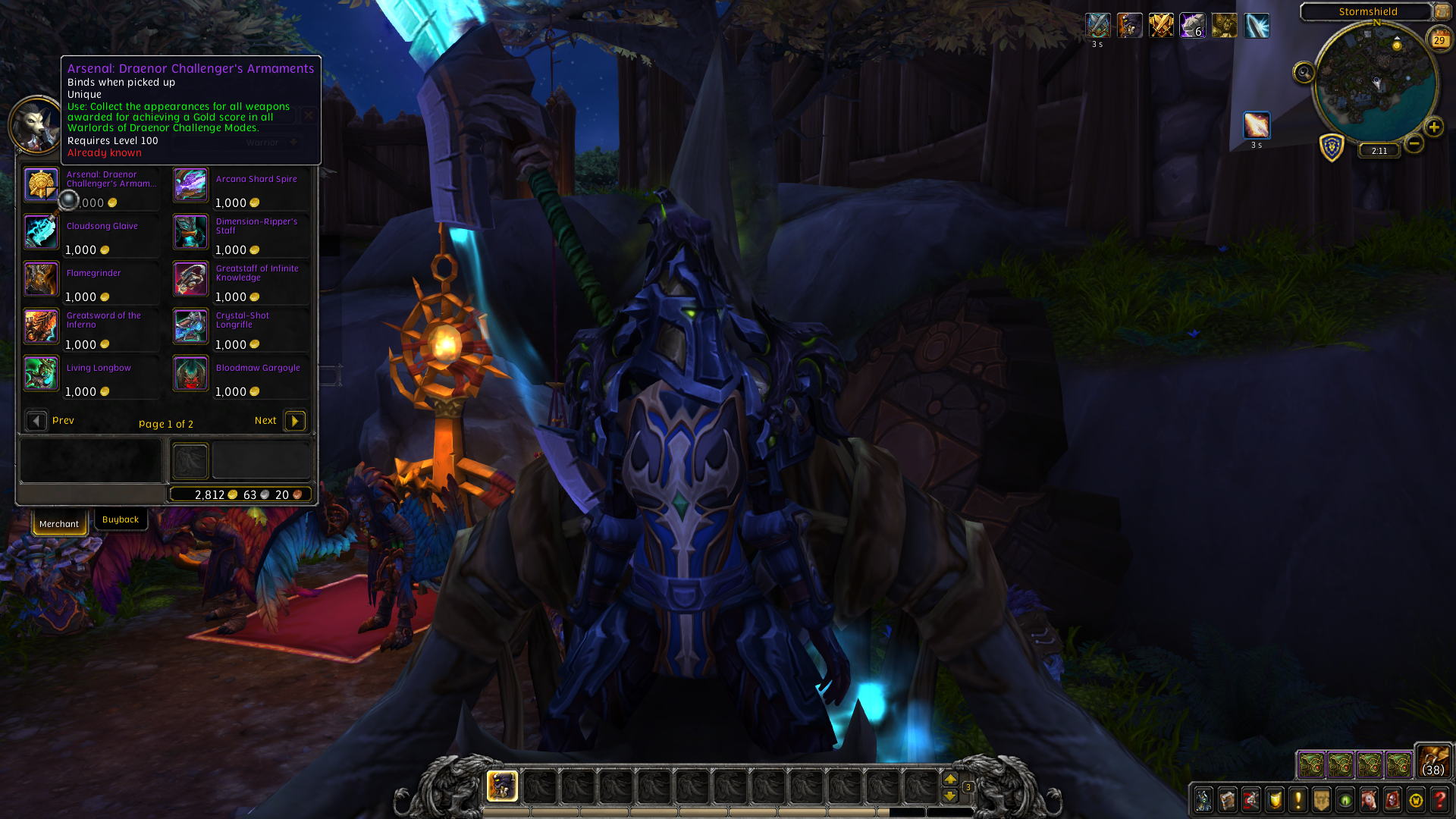Click Next to view merchant page 2
The width and height of the screenshot is (1456, 819).
pyautogui.click(x=294, y=420)
